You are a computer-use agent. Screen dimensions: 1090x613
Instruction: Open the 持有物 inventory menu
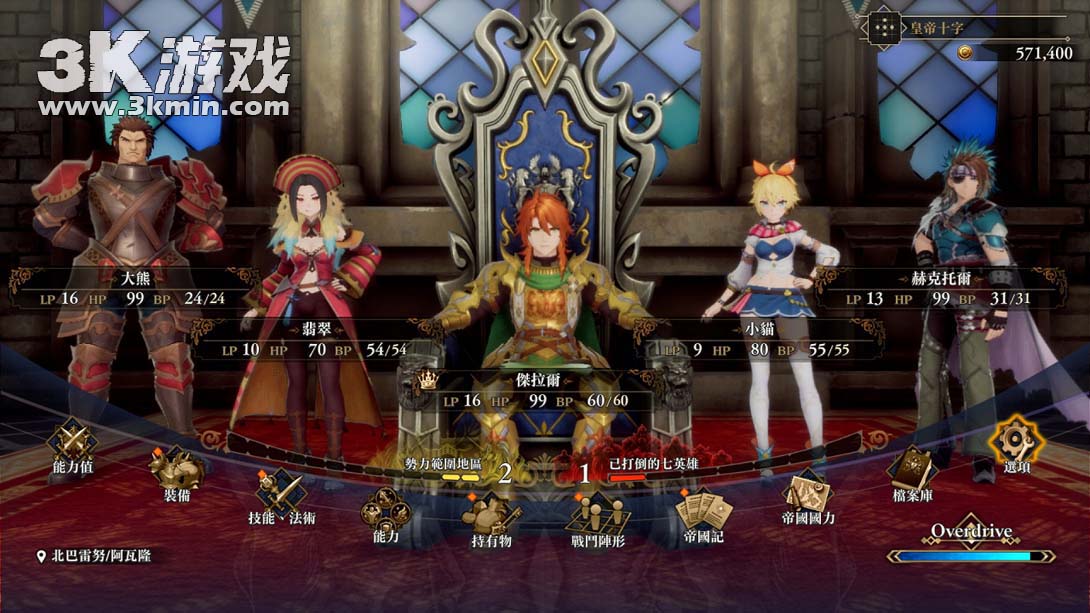click(x=491, y=517)
